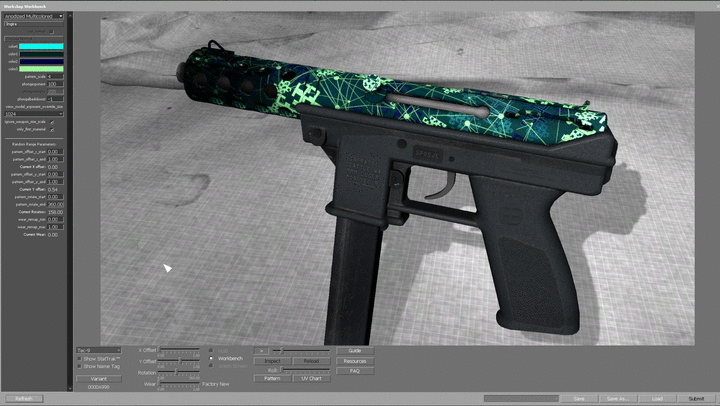Open the Anodized Multicolored style dropdown
Screen dimensions: 720x406
(x=34, y=17)
